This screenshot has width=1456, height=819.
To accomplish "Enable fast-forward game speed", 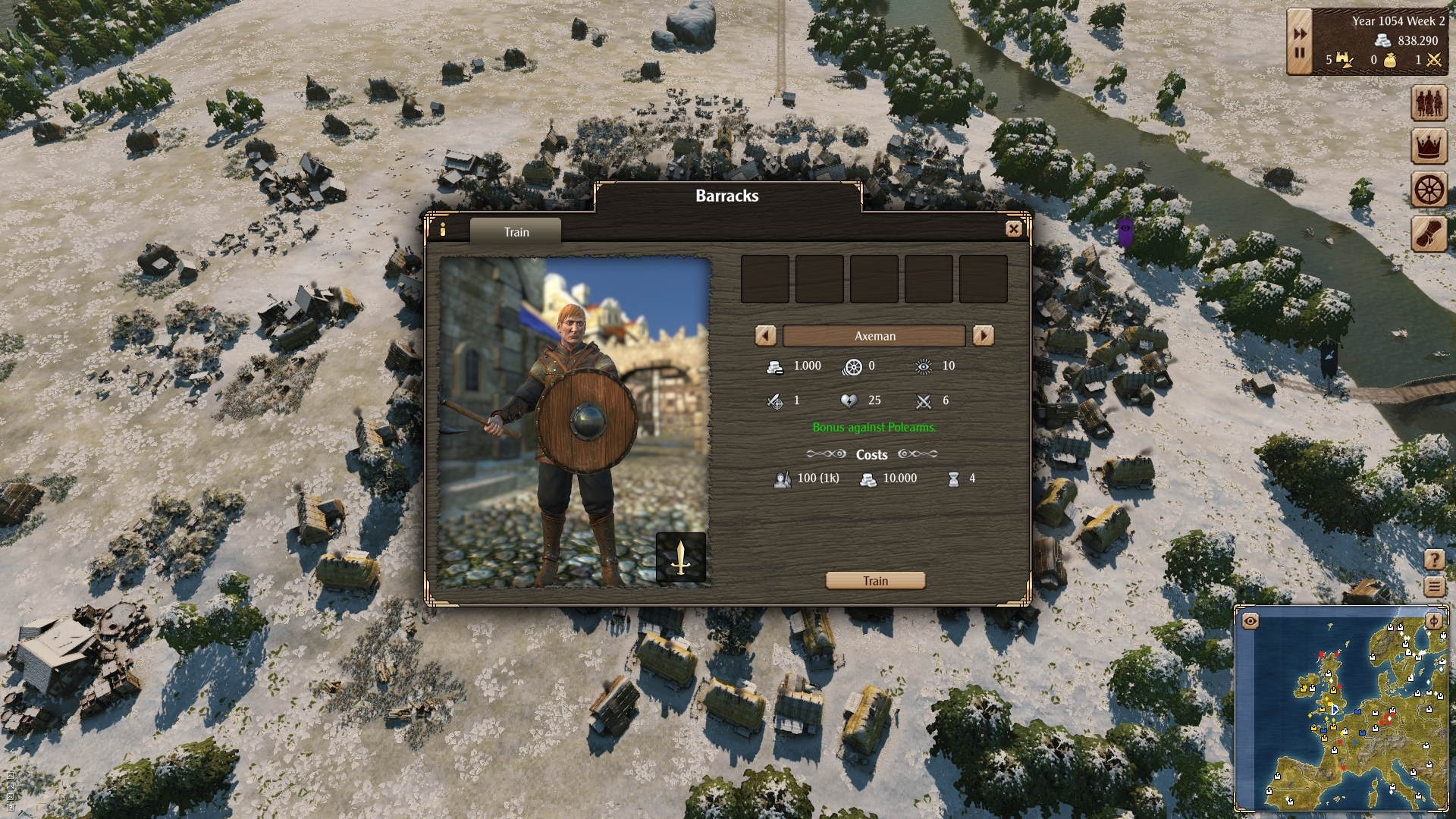I will coord(1299,33).
